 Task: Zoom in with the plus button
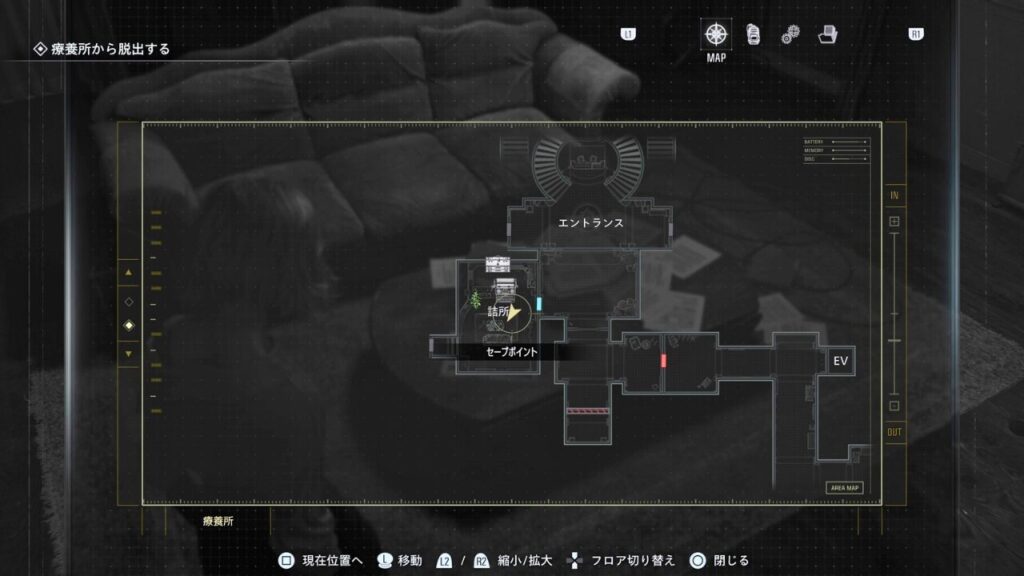(x=894, y=221)
